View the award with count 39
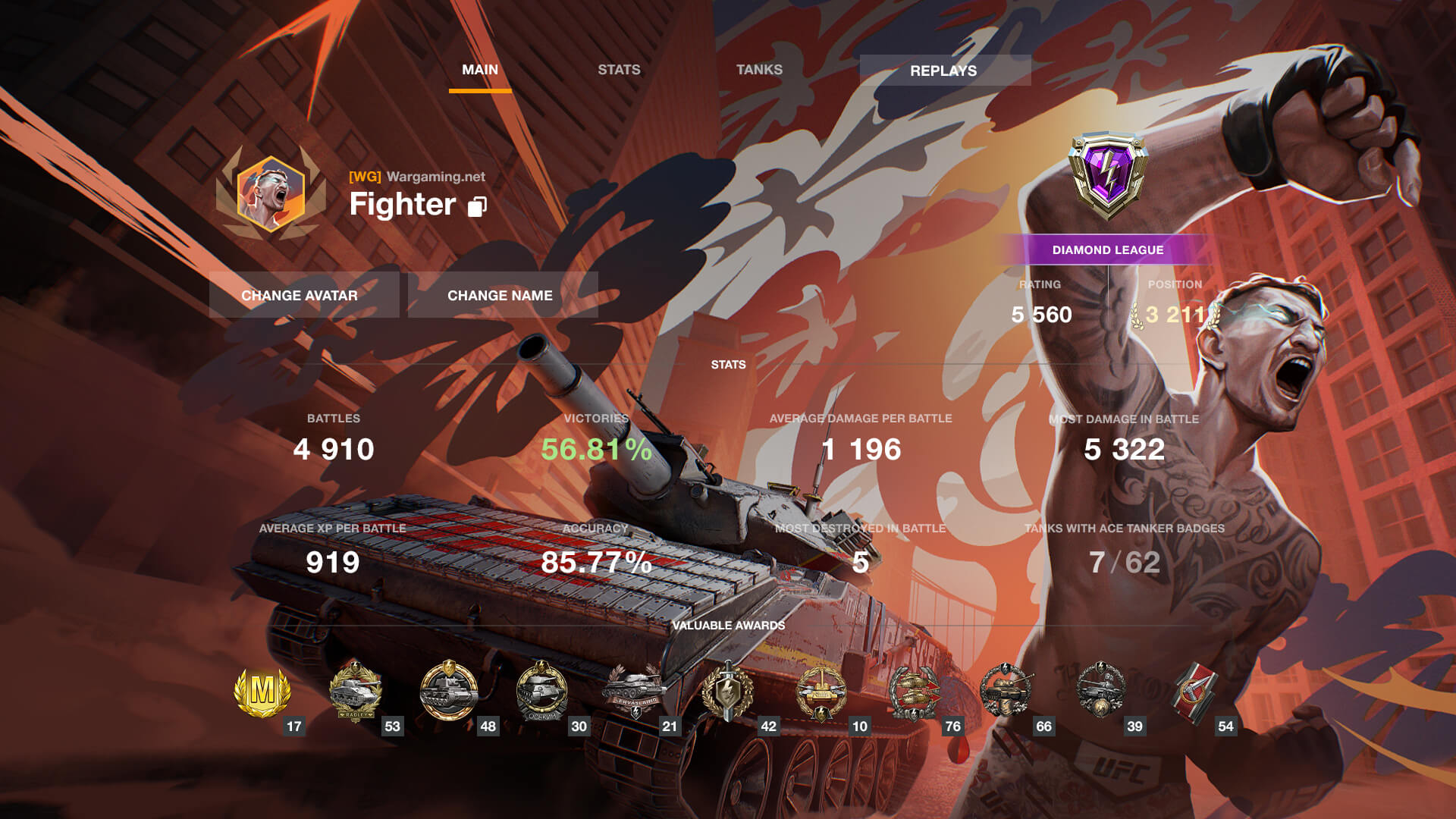 [x=1100, y=692]
